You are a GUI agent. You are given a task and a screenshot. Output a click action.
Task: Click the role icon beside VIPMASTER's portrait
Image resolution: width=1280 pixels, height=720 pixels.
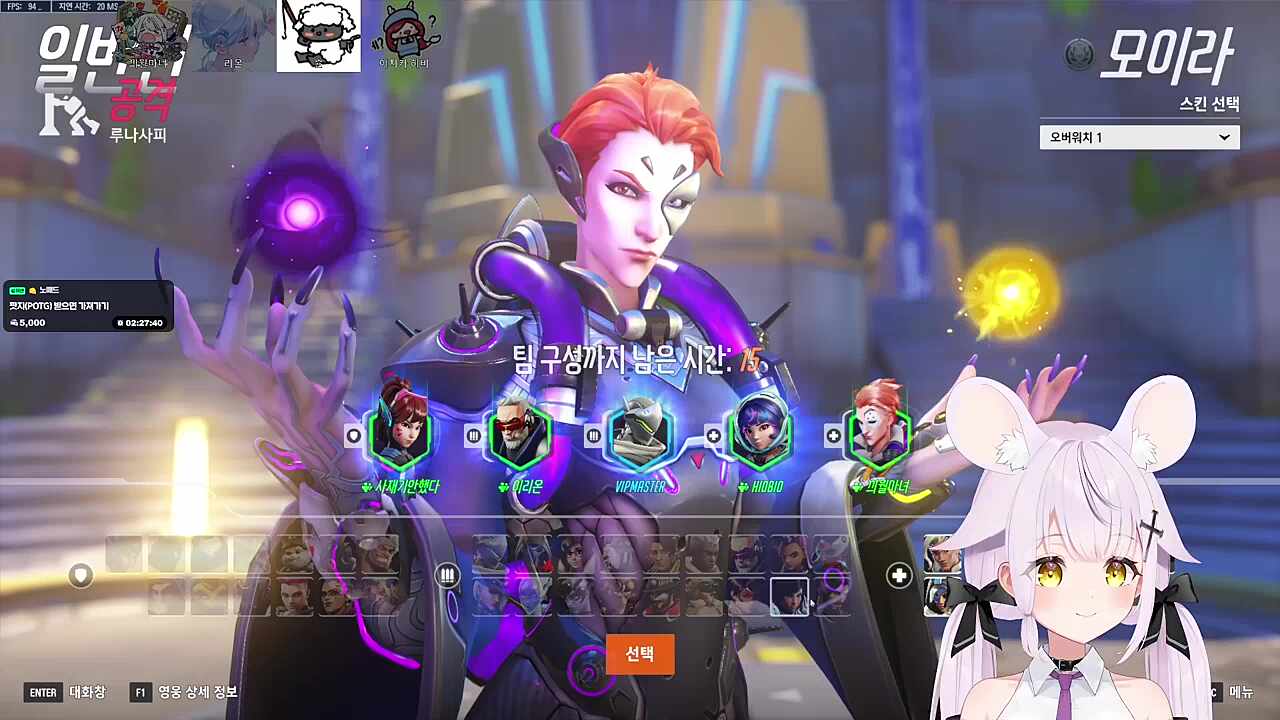tap(593, 435)
